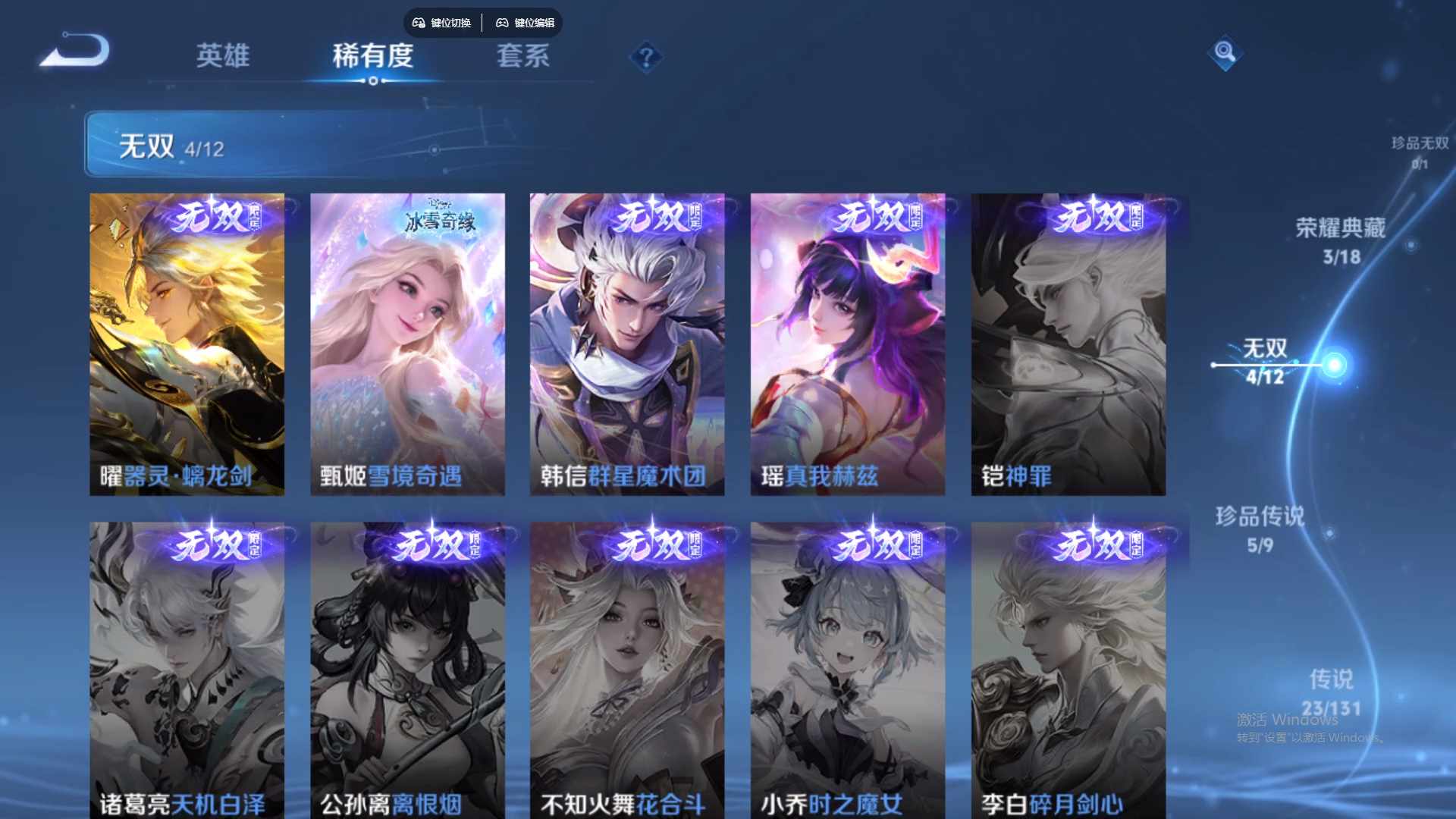Switch to the 套系 tab
Image resolution: width=1456 pixels, height=819 pixels.
[522, 57]
